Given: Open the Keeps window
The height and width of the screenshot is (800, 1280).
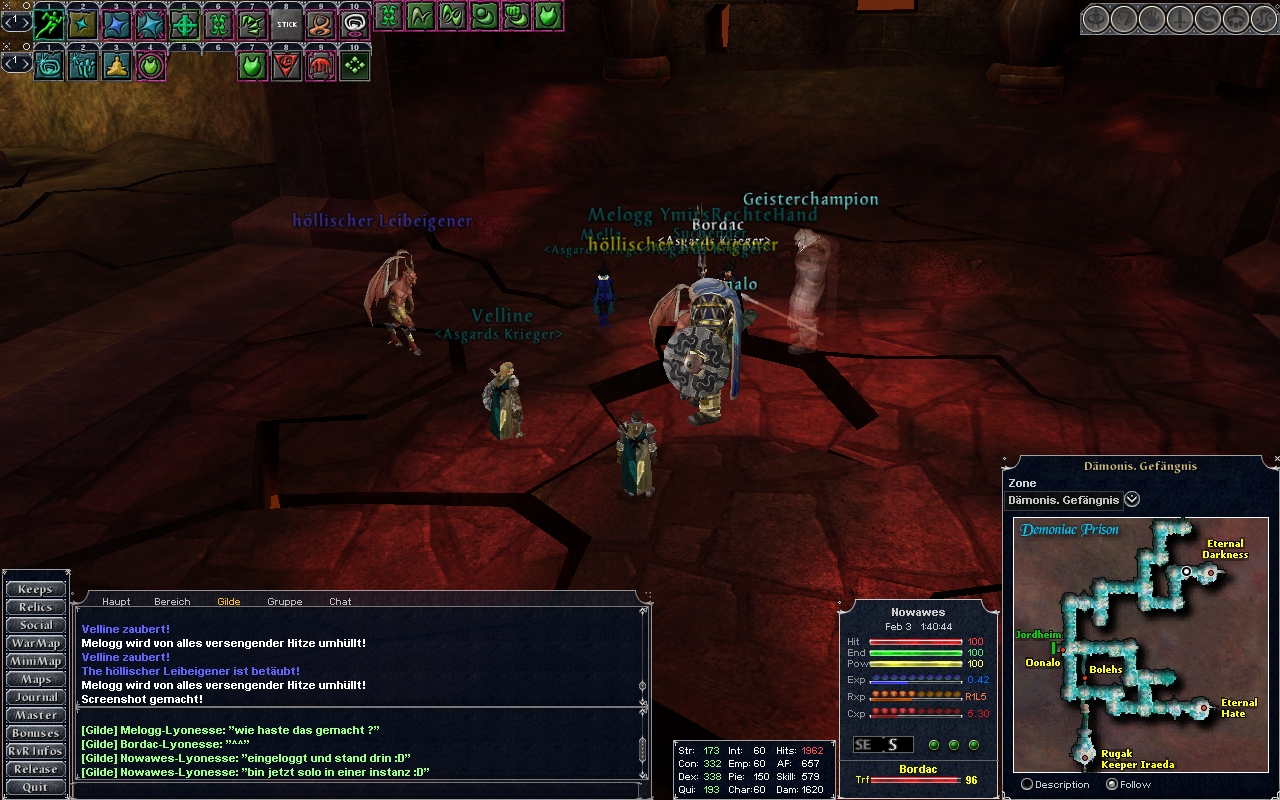Looking at the screenshot, I should [x=36, y=589].
